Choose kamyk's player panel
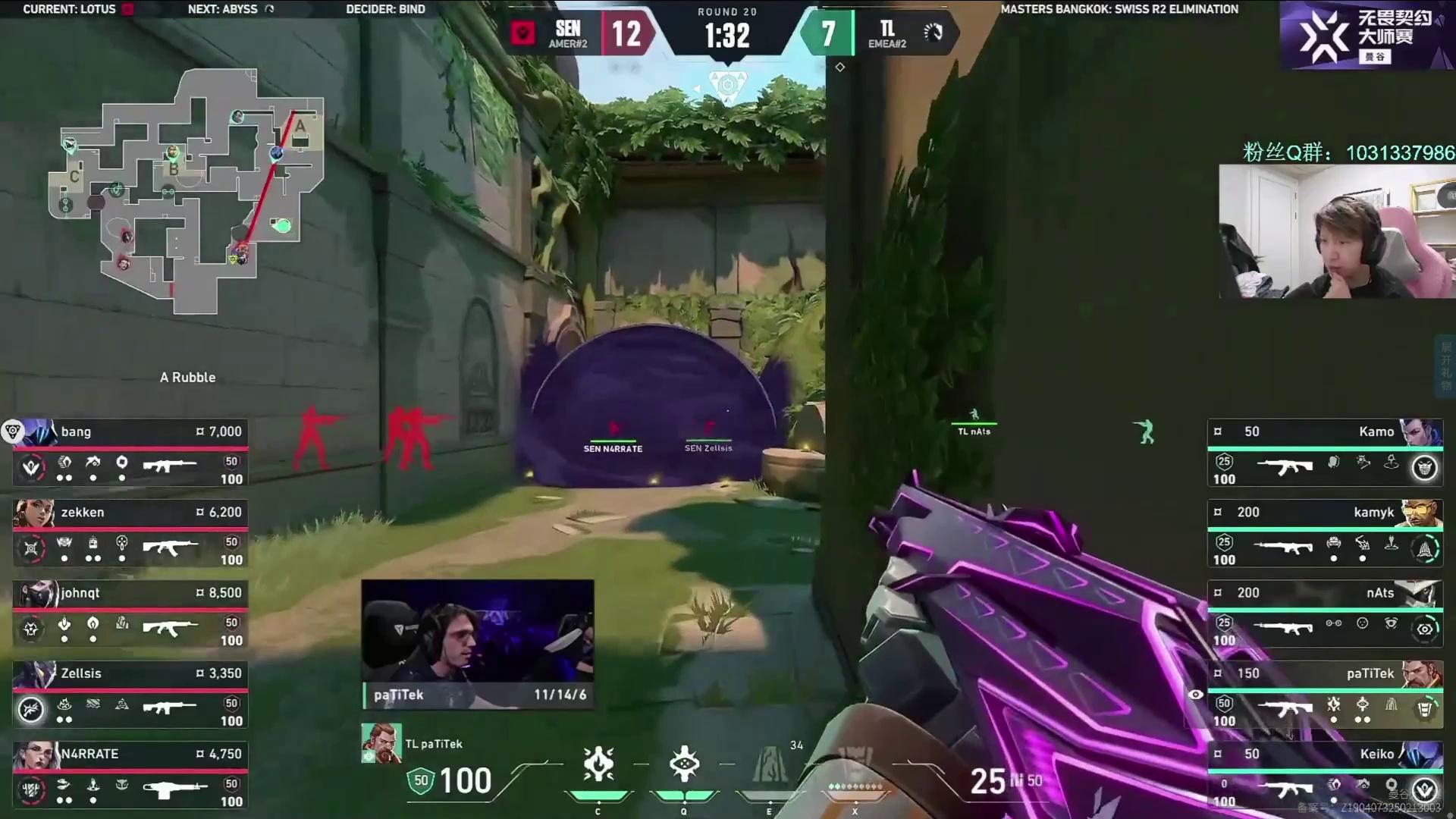 [x=1325, y=533]
